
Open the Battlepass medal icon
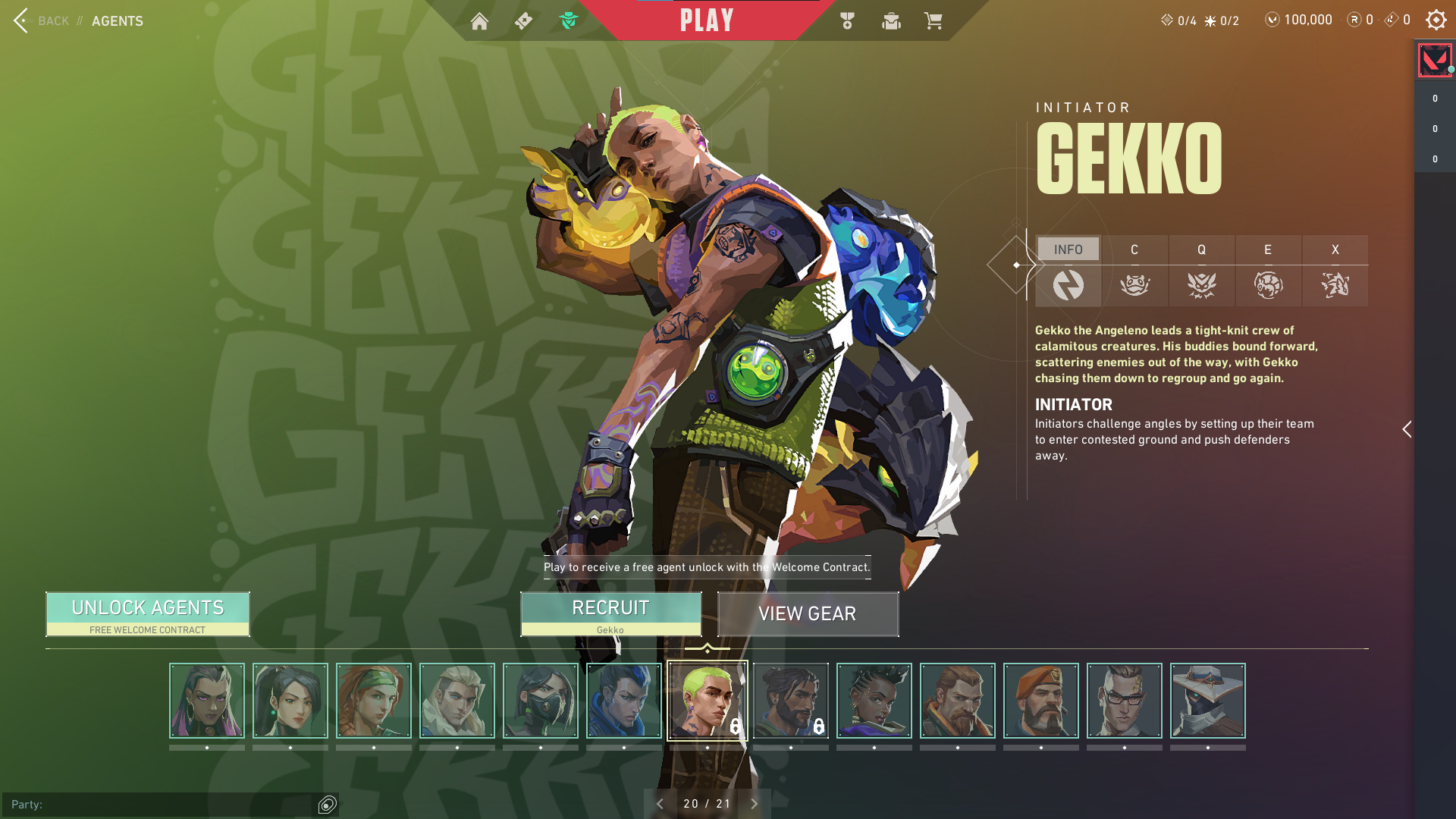847,20
